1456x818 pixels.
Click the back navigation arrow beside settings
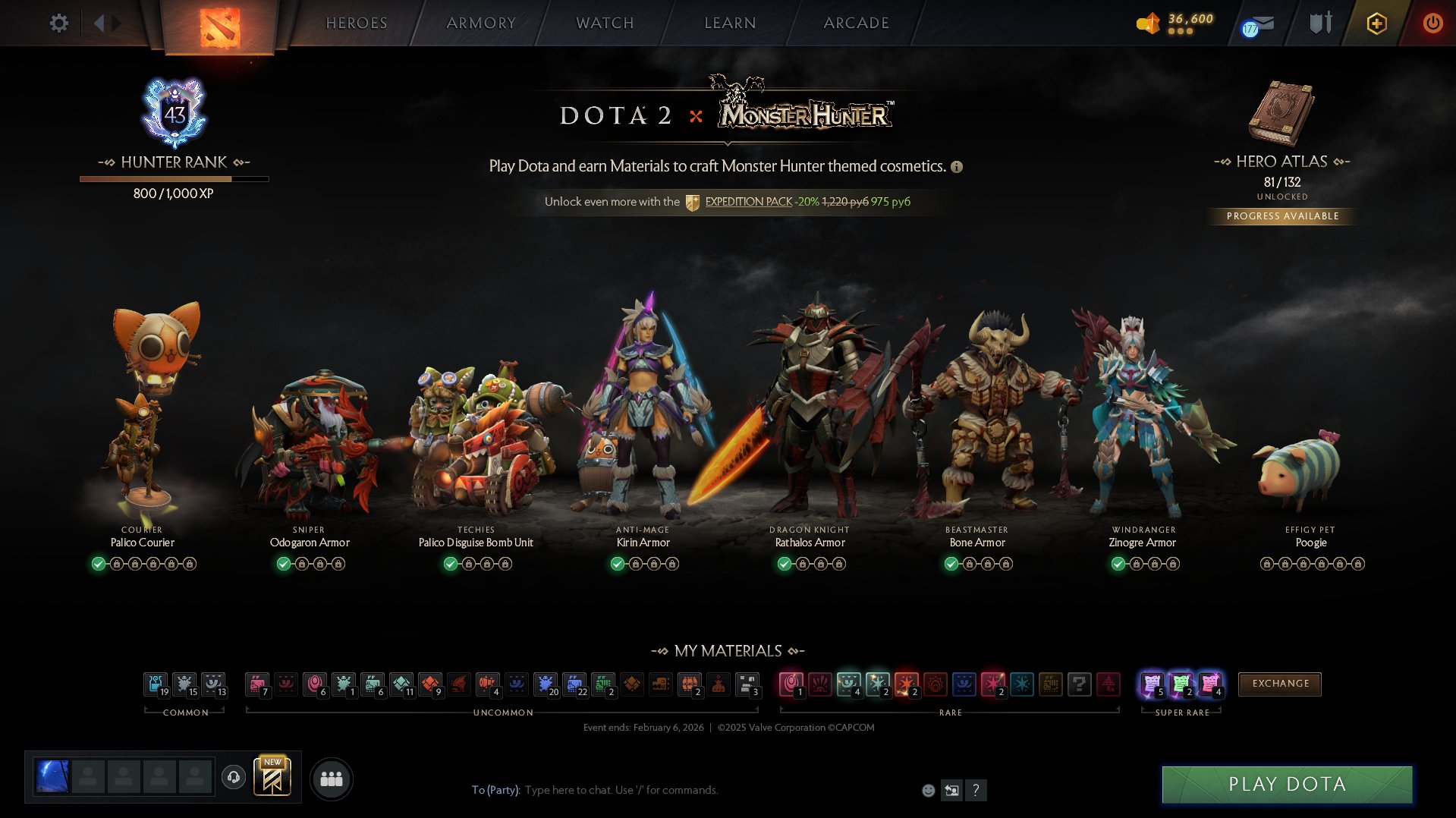[x=99, y=23]
